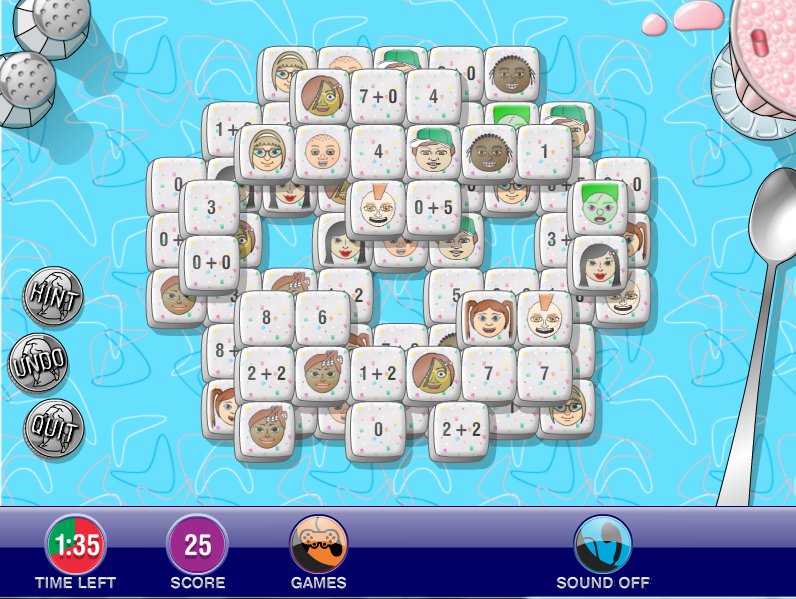
Task: Pick the tile showing number 3
Action: tap(210, 209)
